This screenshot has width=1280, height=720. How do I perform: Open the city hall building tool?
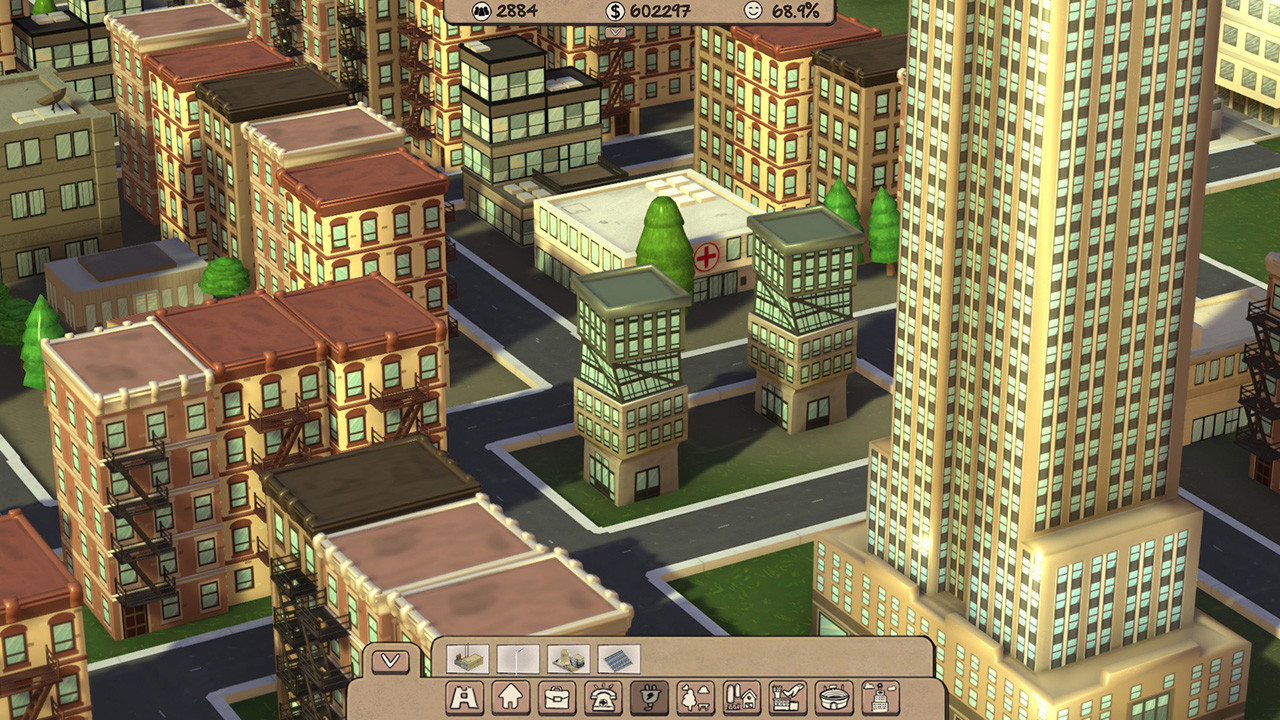[880, 696]
